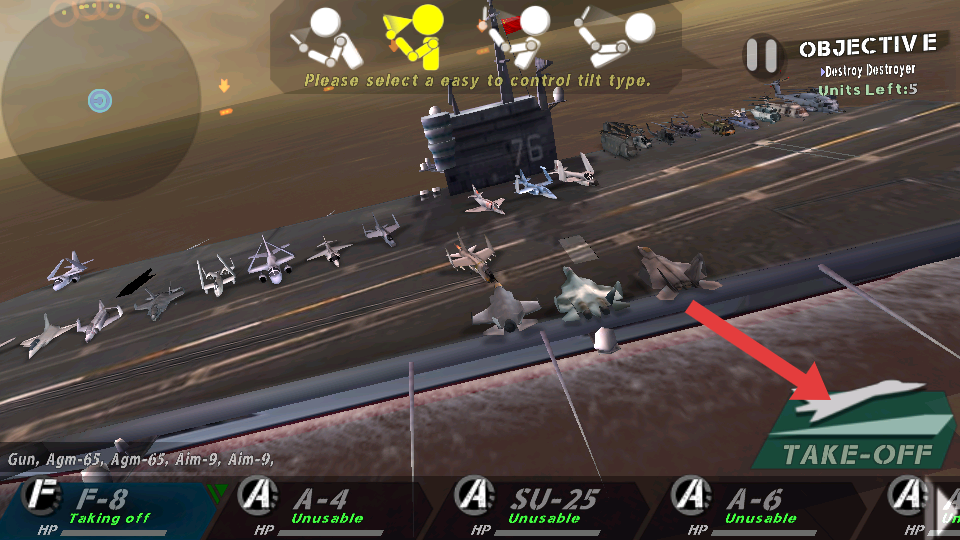The width and height of the screenshot is (960, 540).
Task: Choose the A-4 aircraft slot
Action: (325, 507)
